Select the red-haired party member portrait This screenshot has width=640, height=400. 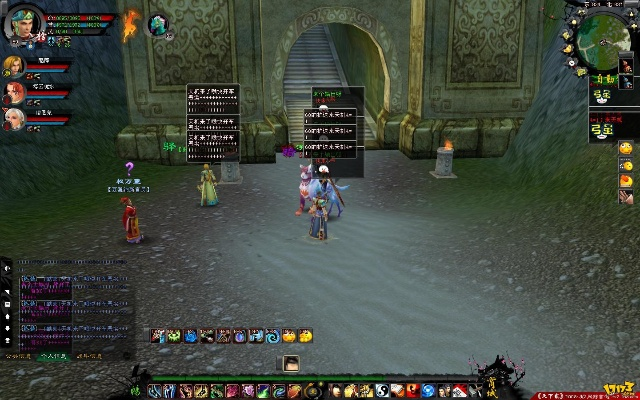tap(12, 94)
